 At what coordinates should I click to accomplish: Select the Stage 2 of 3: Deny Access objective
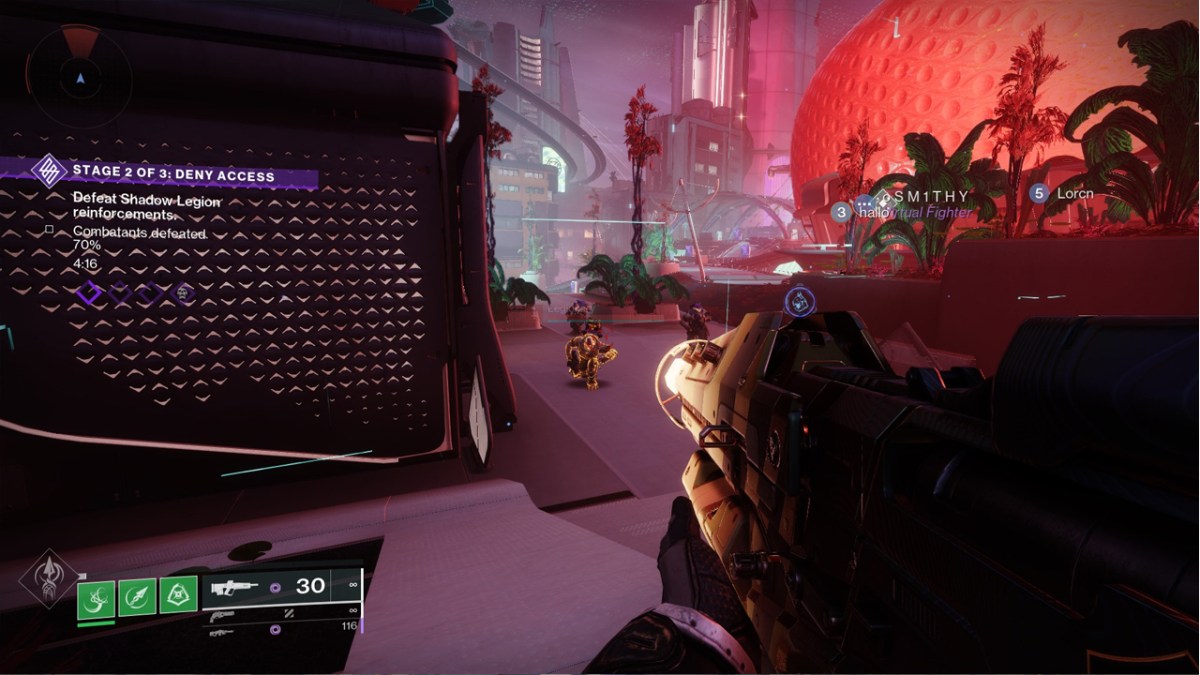click(173, 173)
